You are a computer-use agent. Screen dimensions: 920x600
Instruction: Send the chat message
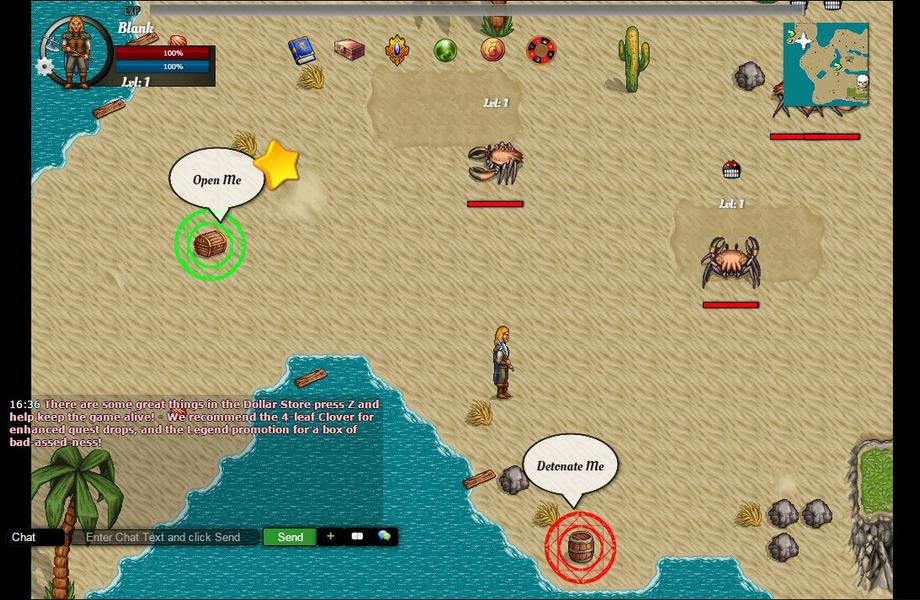tap(290, 537)
